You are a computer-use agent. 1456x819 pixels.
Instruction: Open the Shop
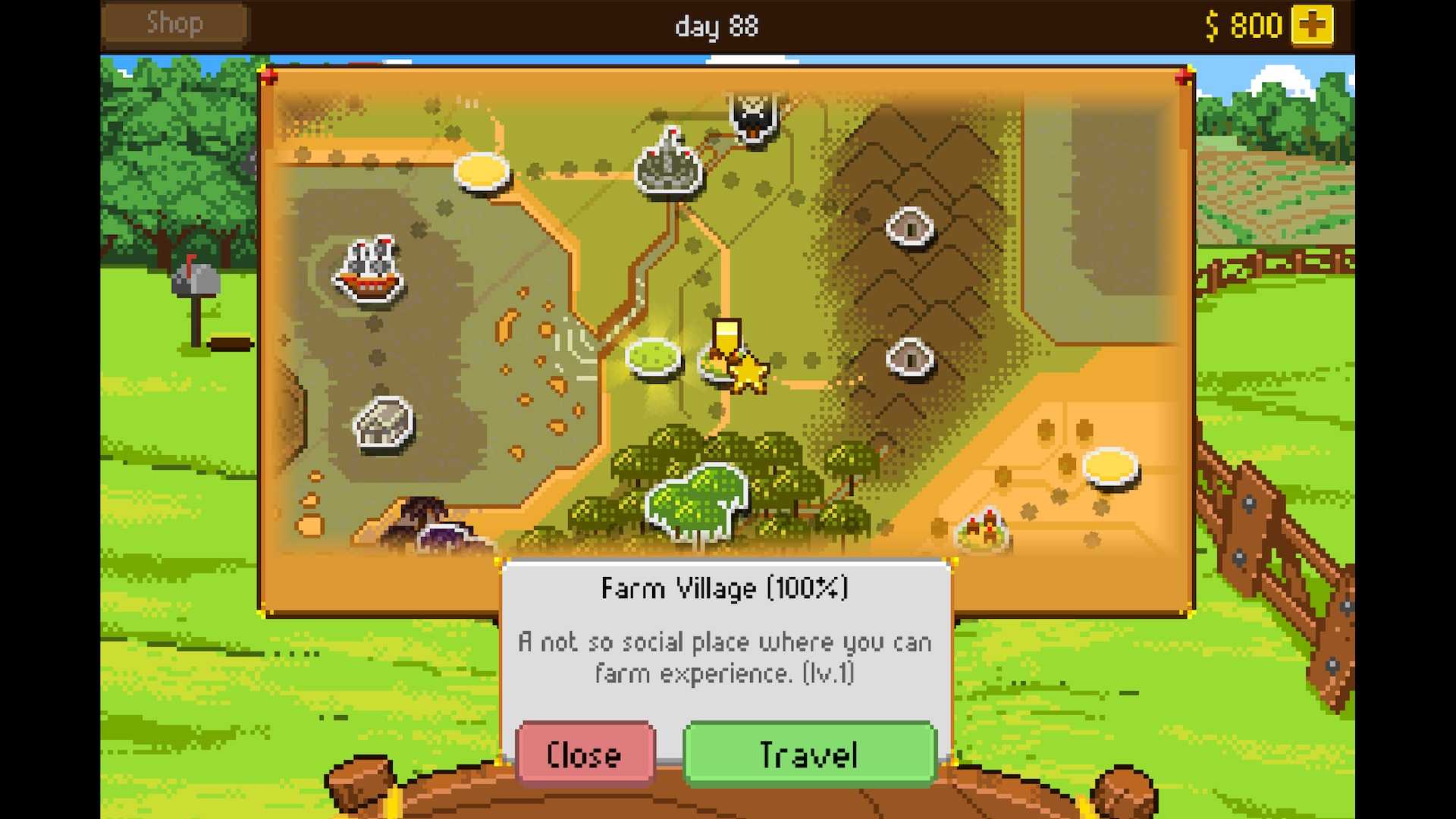pos(174,24)
